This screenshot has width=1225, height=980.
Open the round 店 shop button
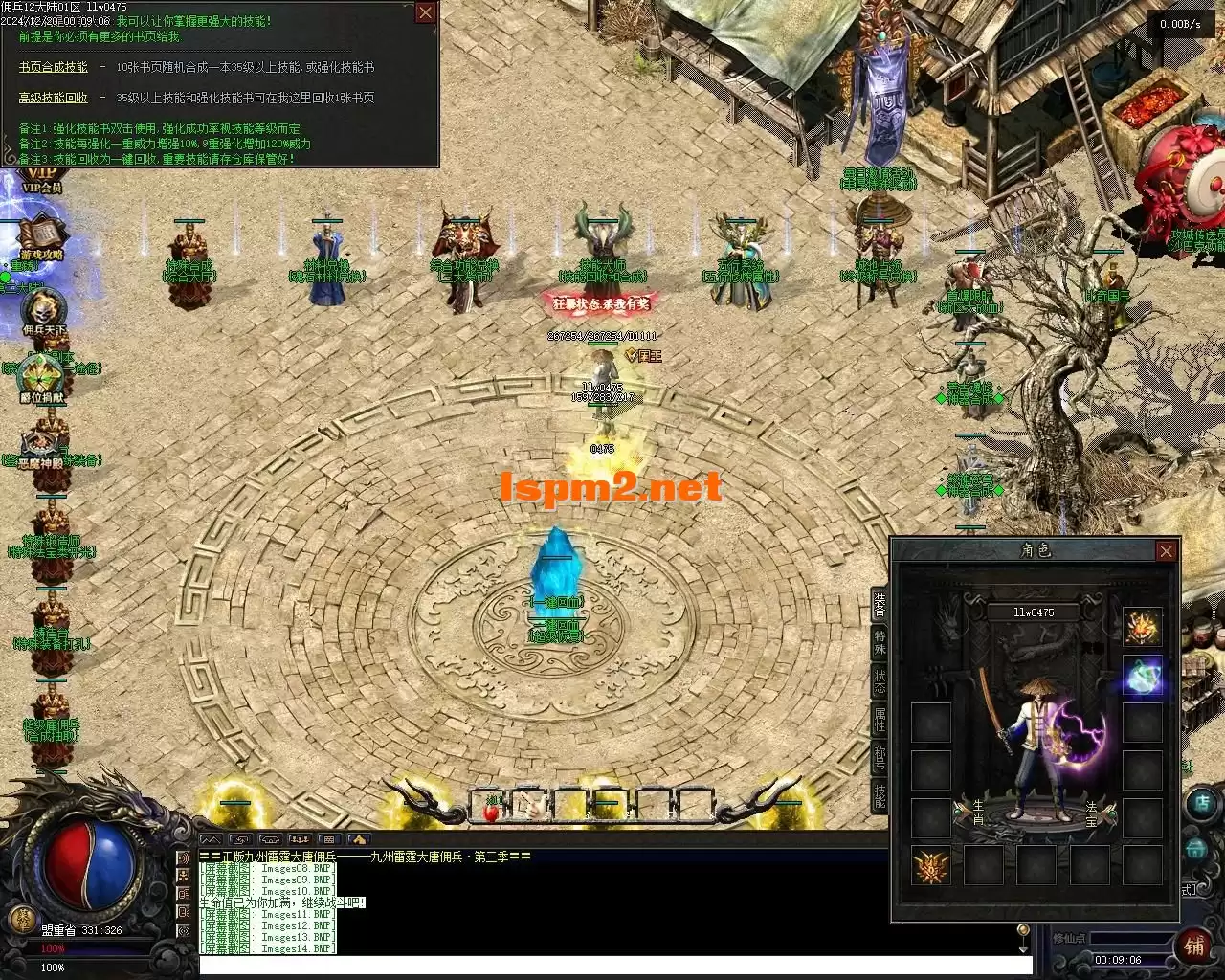(x=1201, y=804)
